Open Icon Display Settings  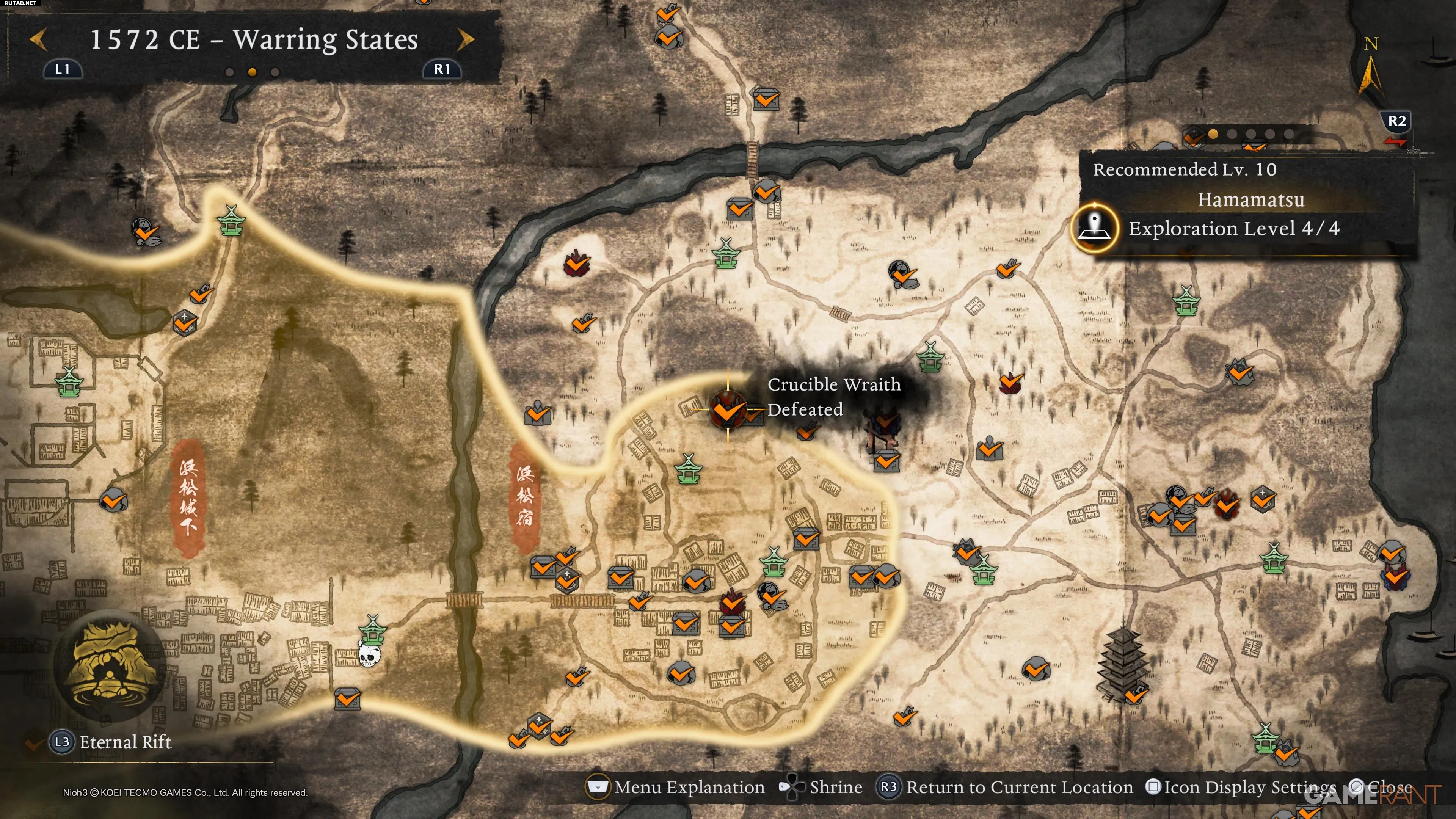[x=1241, y=787]
